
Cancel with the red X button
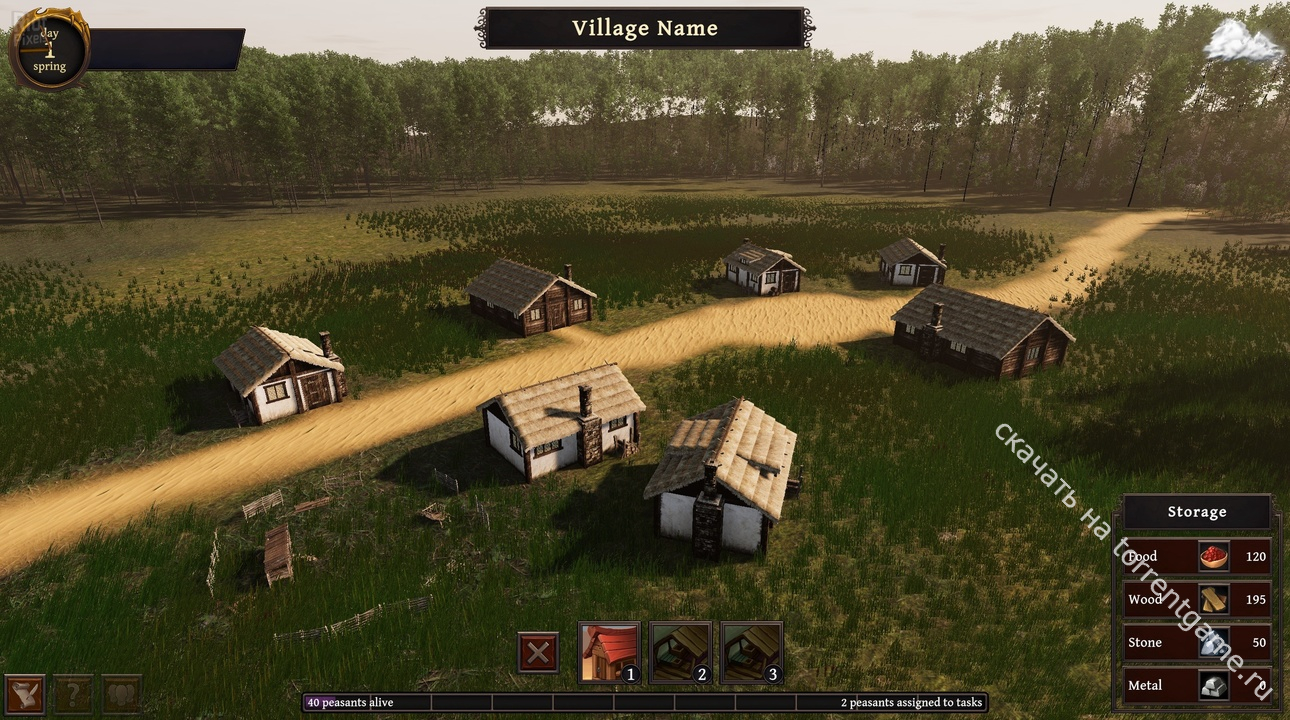point(538,653)
